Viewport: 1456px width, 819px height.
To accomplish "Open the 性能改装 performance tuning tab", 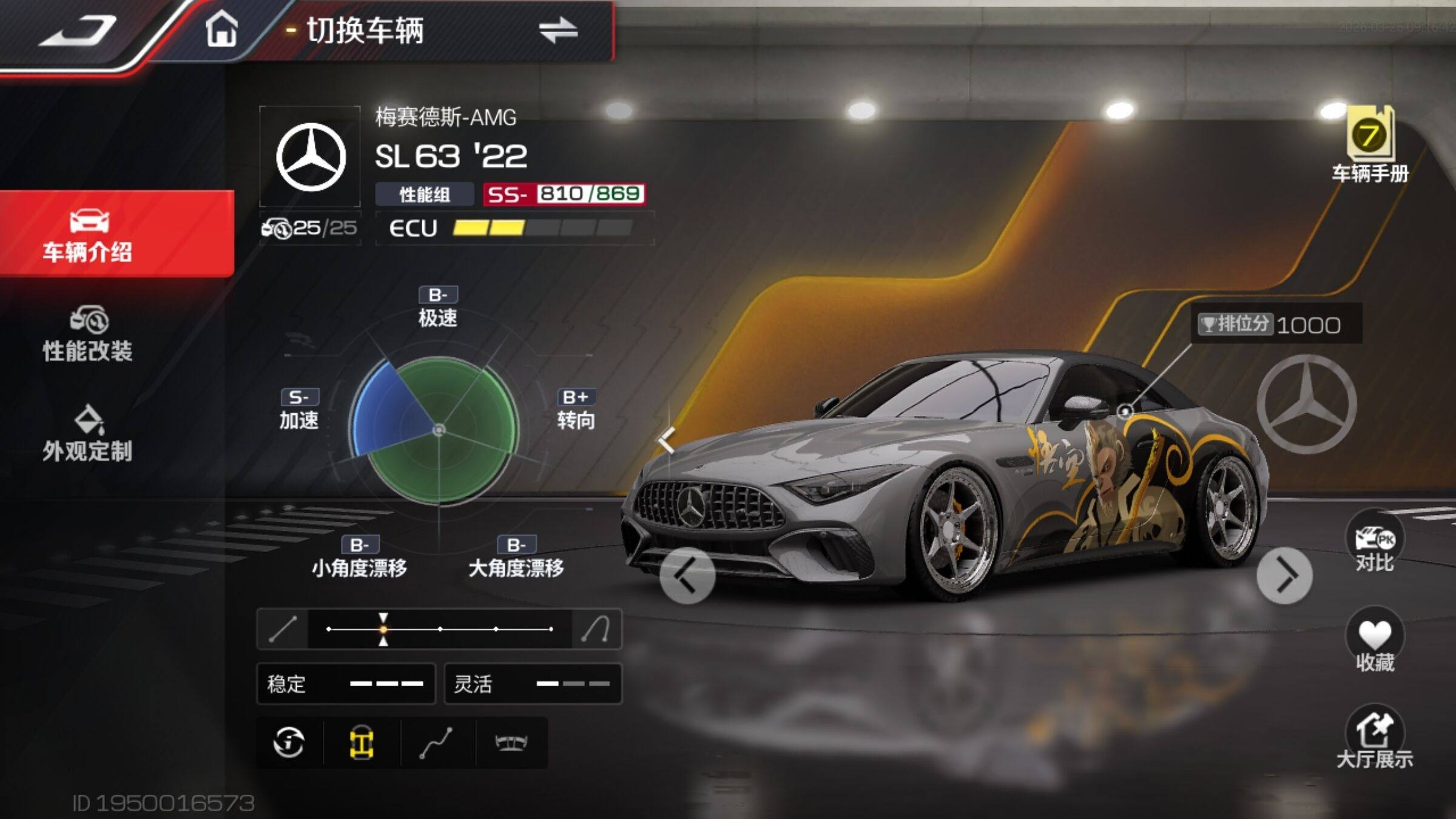I will point(88,335).
